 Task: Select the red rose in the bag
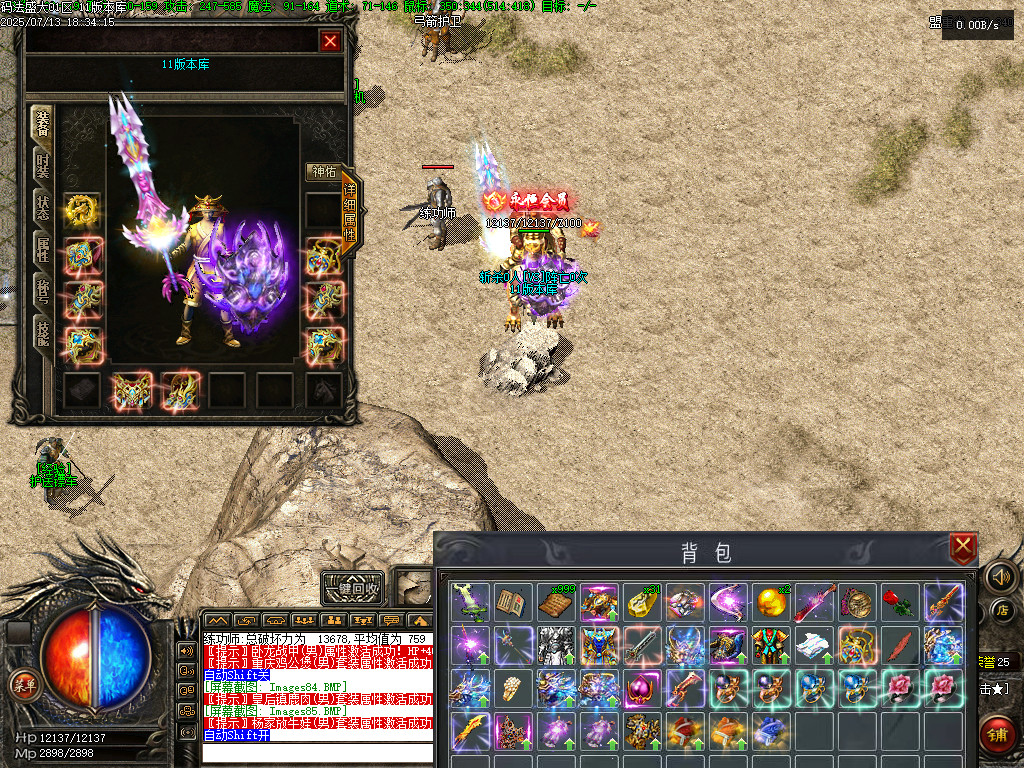(899, 602)
